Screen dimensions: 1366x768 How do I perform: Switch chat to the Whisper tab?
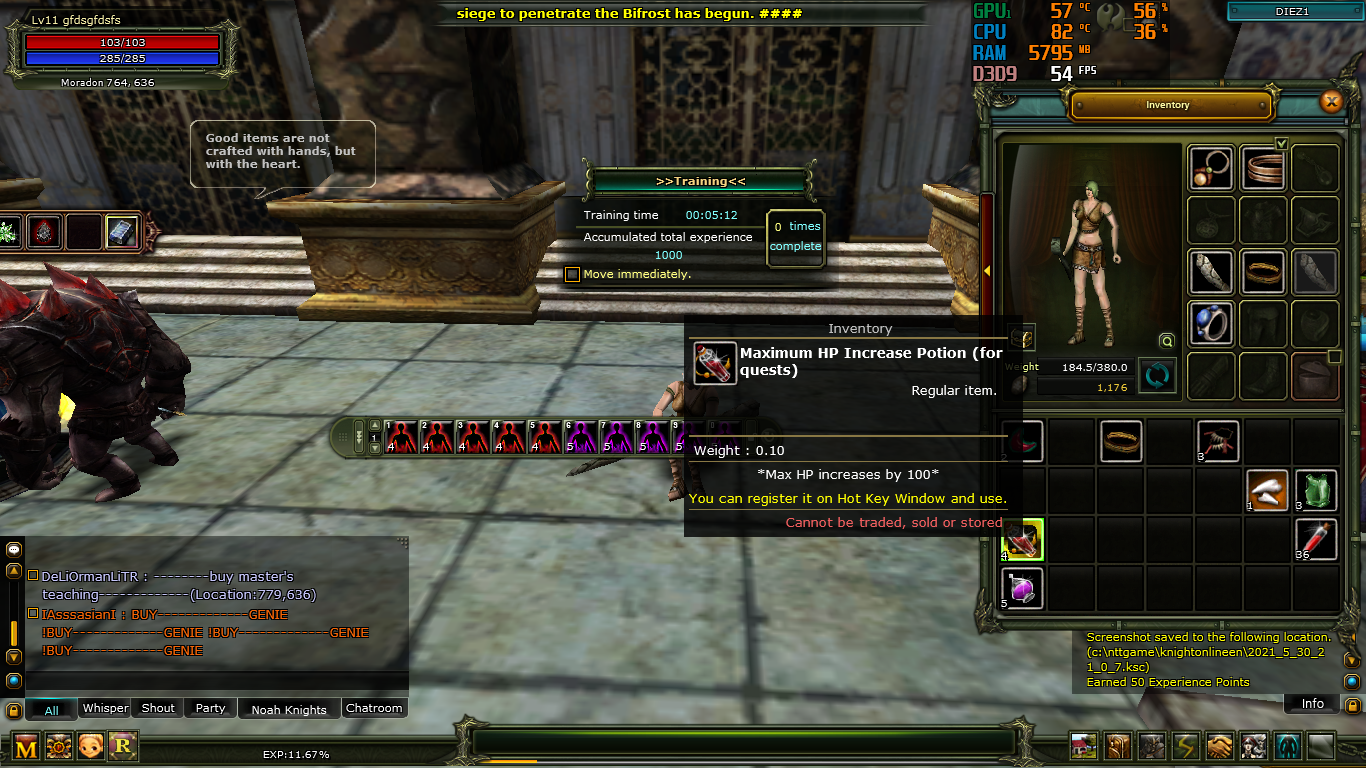pos(105,708)
